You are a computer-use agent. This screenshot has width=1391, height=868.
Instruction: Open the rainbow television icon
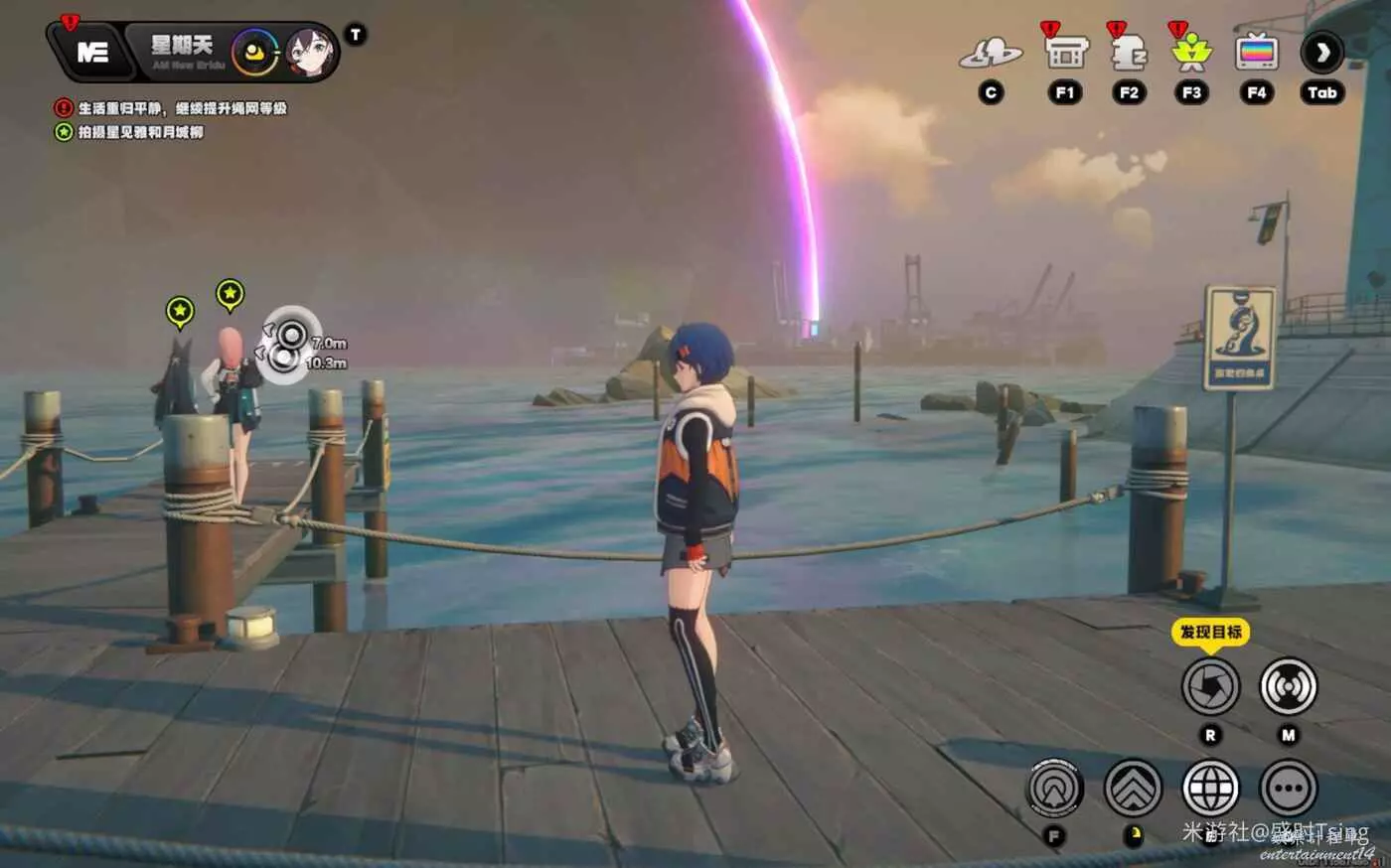pyautogui.click(x=1257, y=52)
